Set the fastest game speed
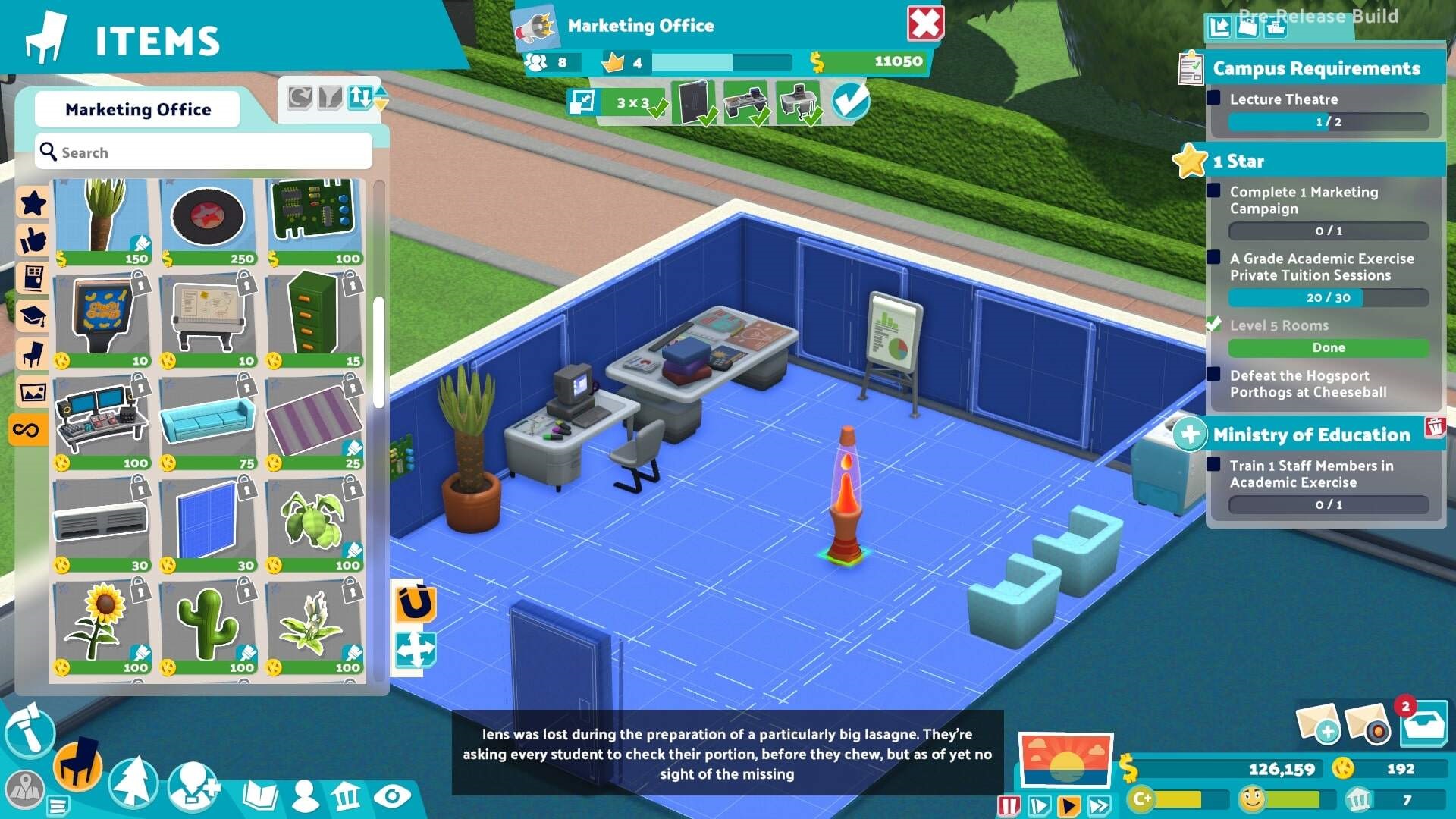This screenshot has width=1456, height=819. [x=1100, y=805]
